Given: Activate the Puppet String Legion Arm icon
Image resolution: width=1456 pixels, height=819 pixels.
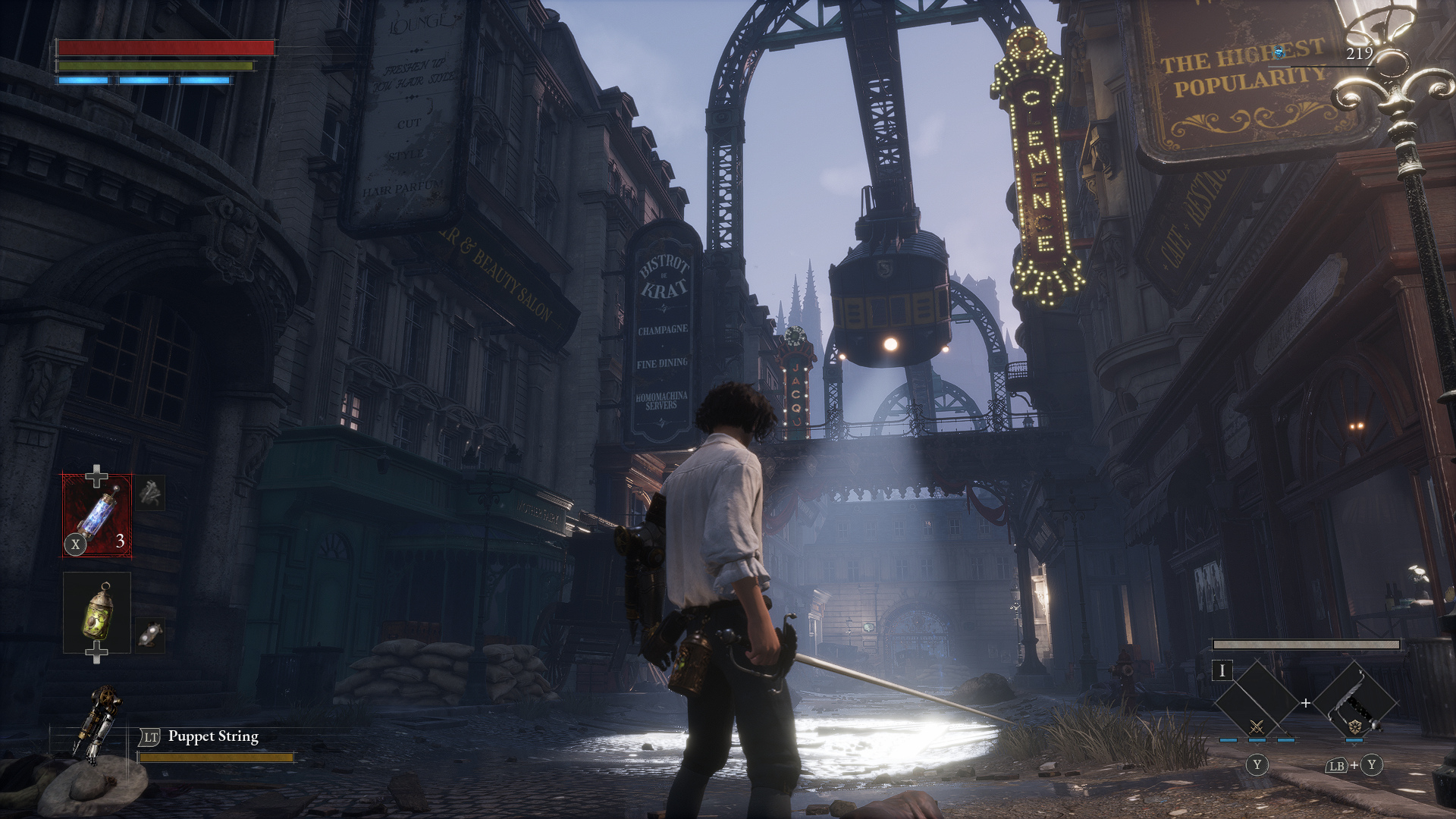Looking at the screenshot, I should (97, 720).
